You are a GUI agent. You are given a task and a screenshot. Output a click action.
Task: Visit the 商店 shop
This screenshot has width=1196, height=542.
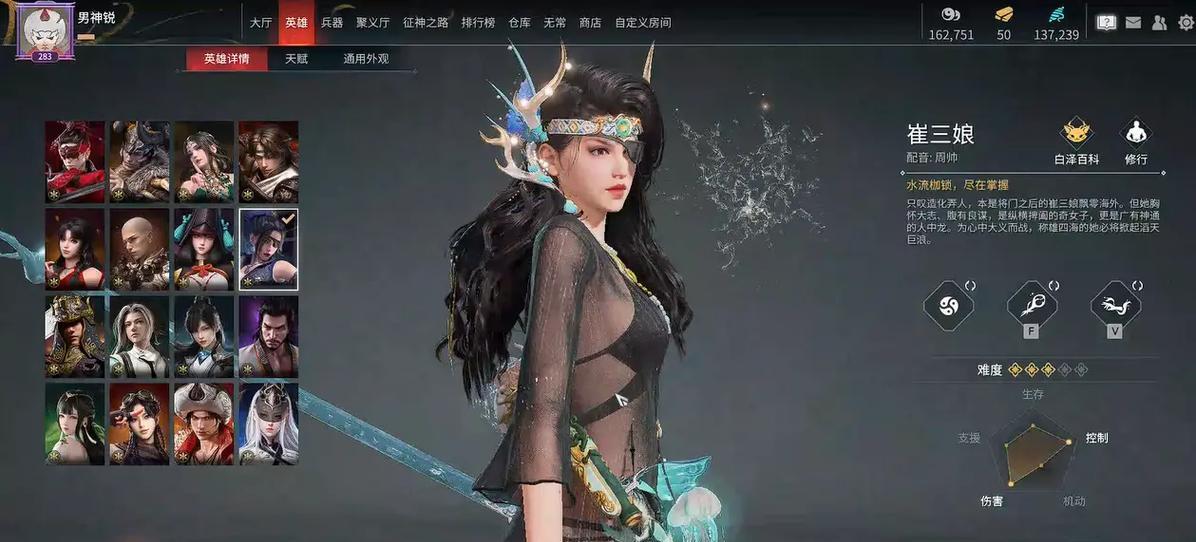tap(590, 22)
